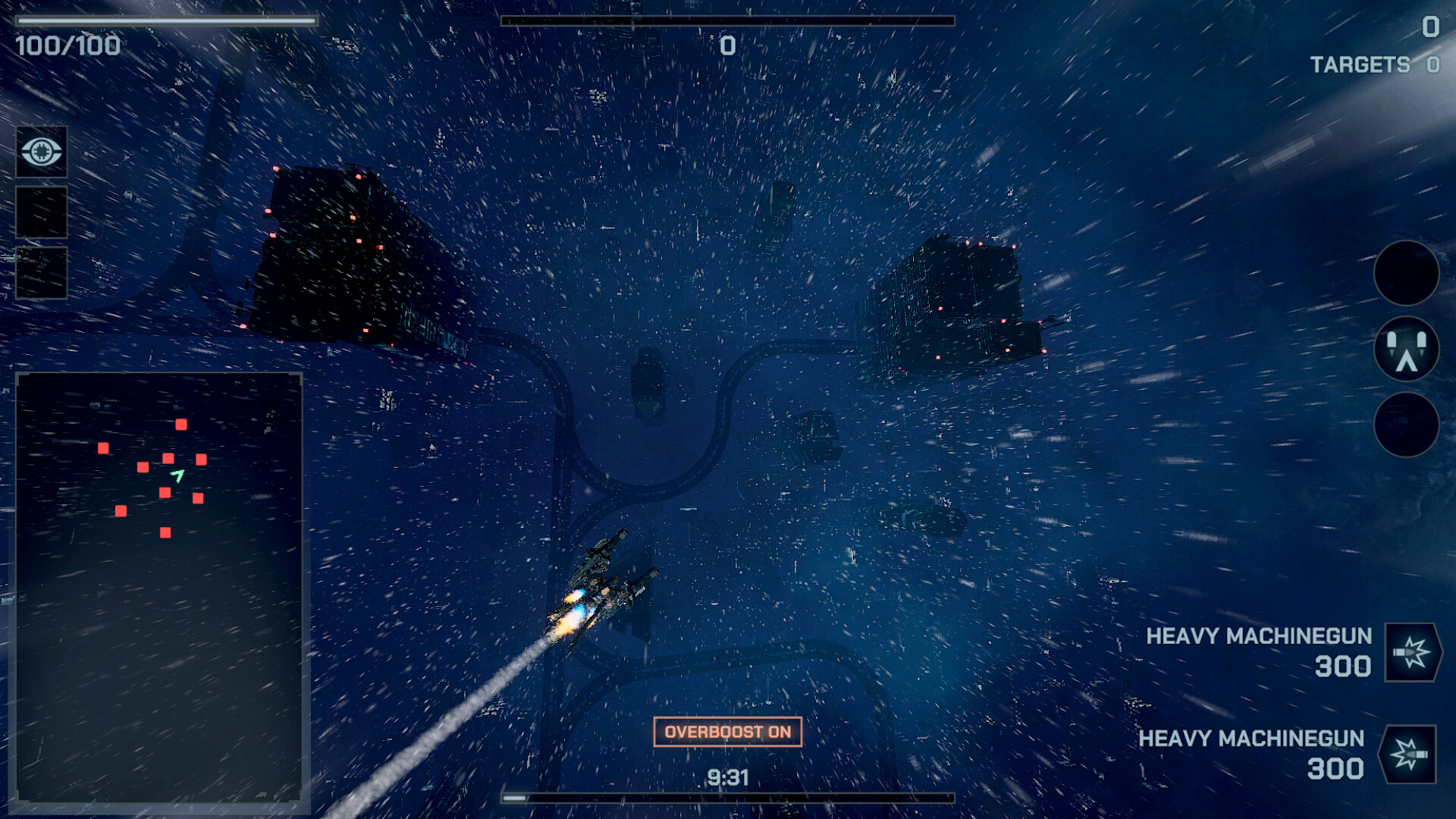The image size is (1456, 819).
Task: Open the score counter at top center
Action: [x=726, y=45]
